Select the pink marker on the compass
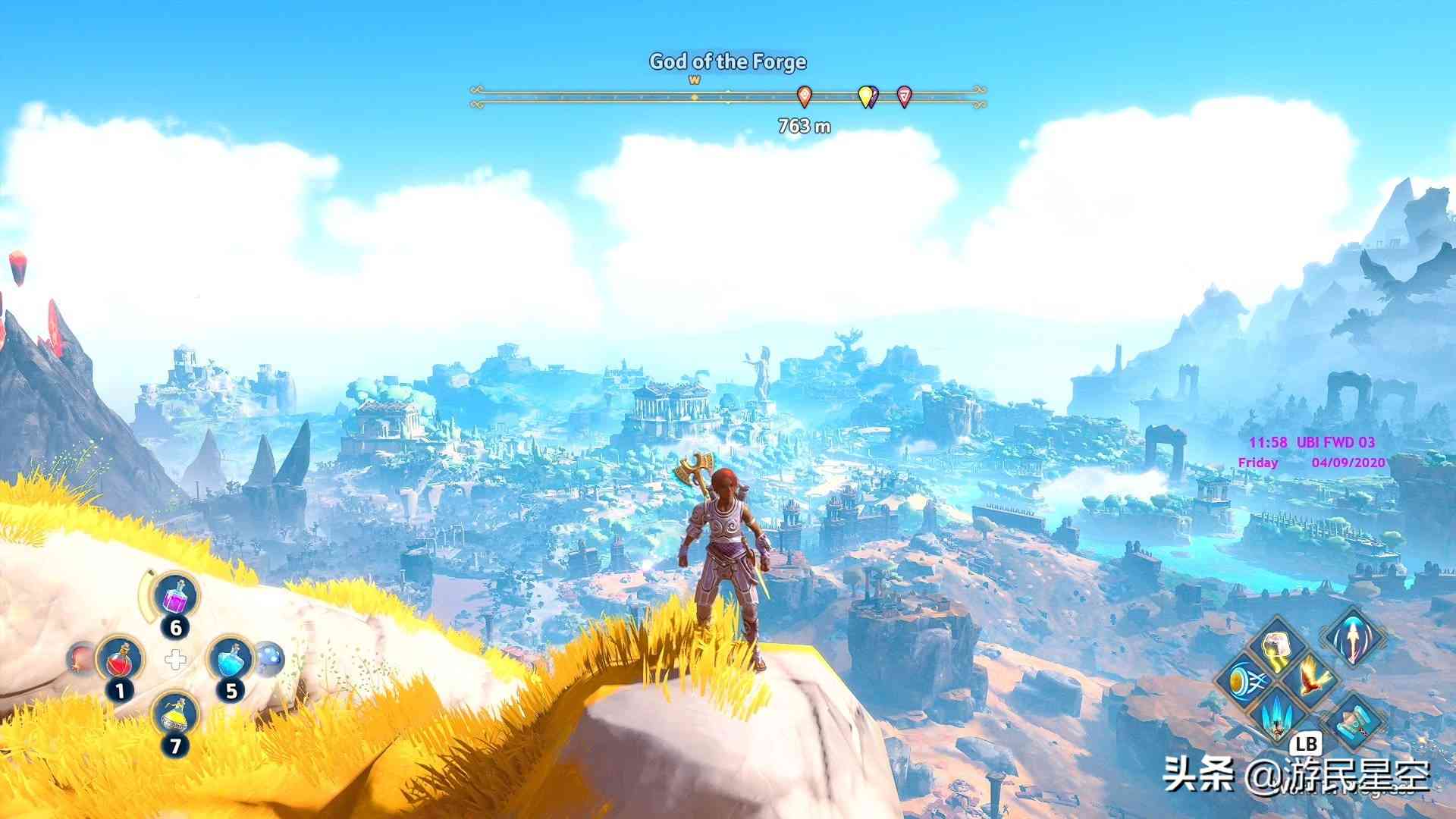 pyautogui.click(x=904, y=96)
